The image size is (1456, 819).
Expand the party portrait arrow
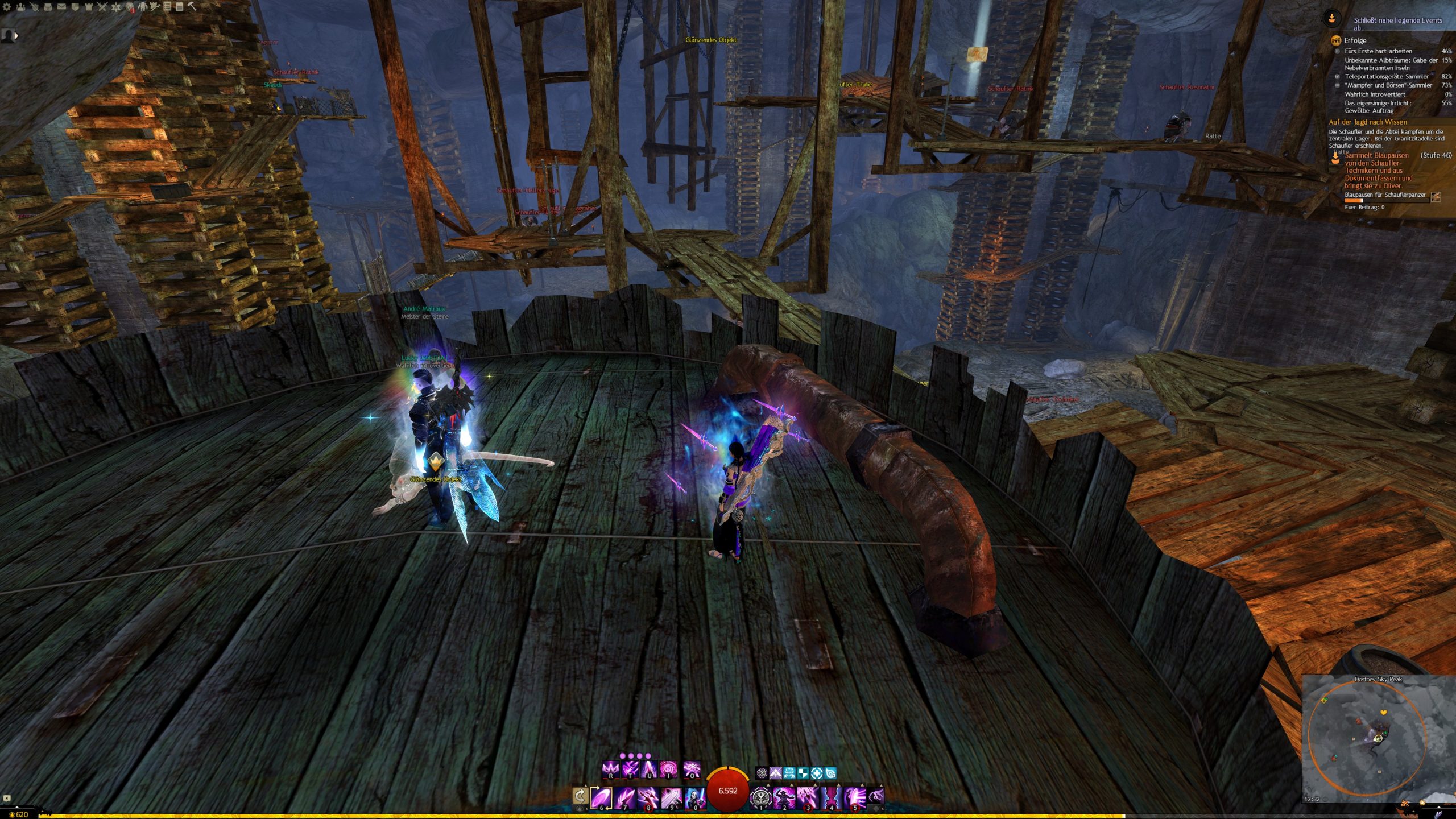(x=16, y=35)
